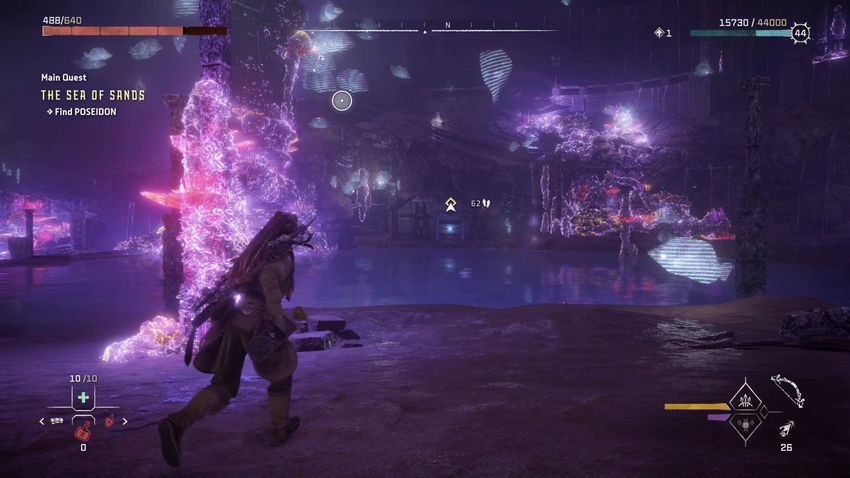Screen dimensions: 850x478
Task: Cycle tools with the left arrow
Action: (x=42, y=422)
